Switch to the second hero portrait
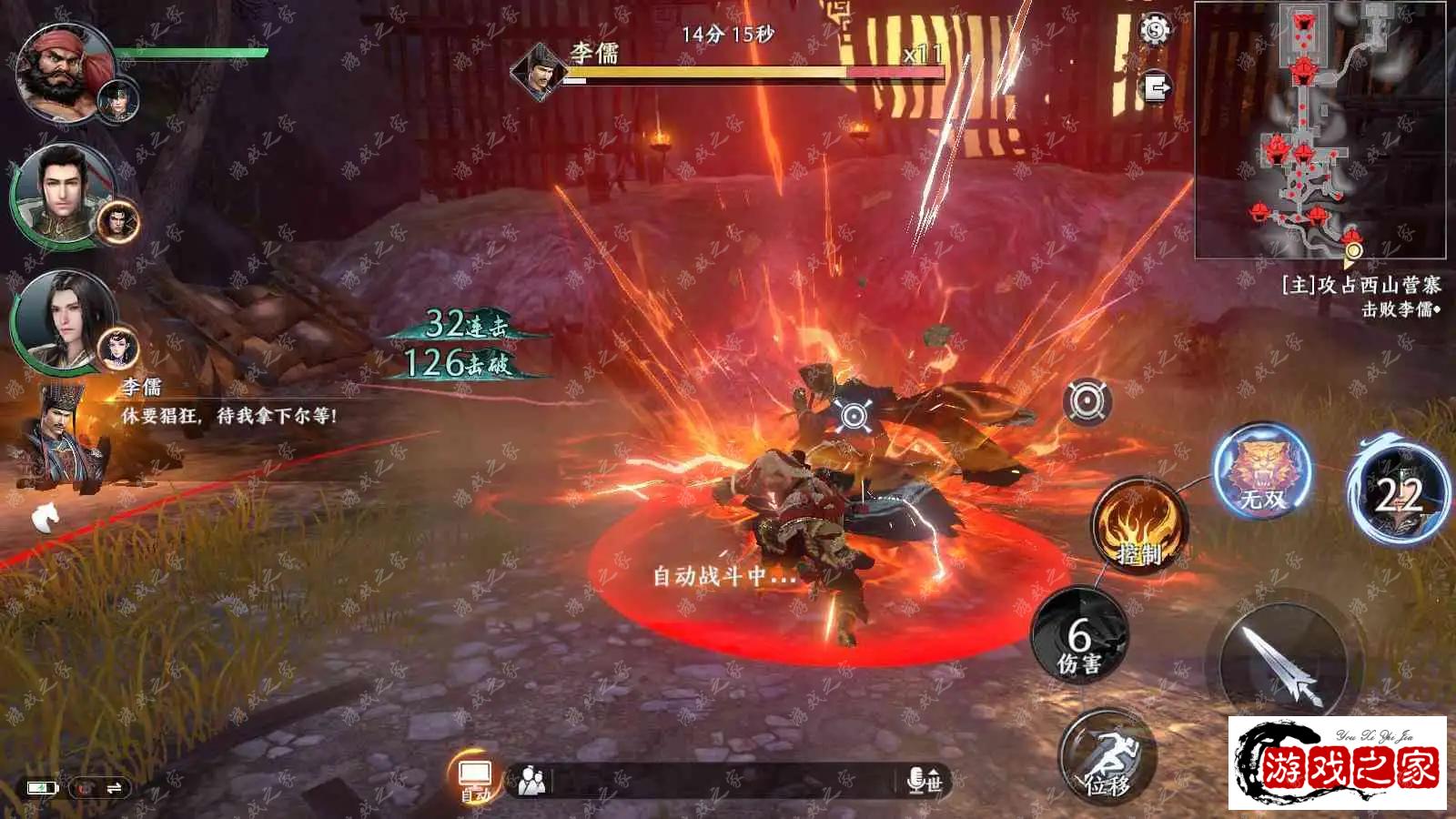This screenshot has width=1456, height=819. [65, 194]
